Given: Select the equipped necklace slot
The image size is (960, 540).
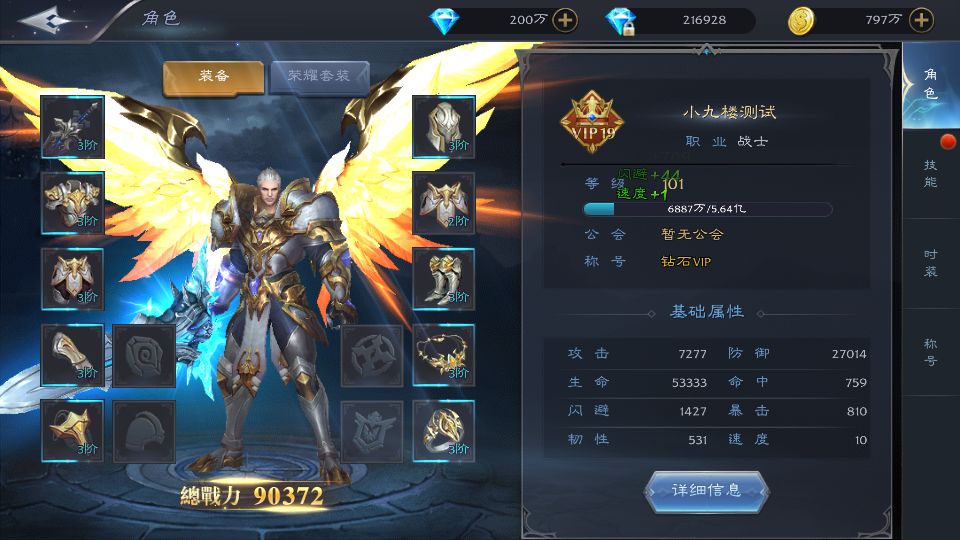Looking at the screenshot, I should tap(443, 354).
